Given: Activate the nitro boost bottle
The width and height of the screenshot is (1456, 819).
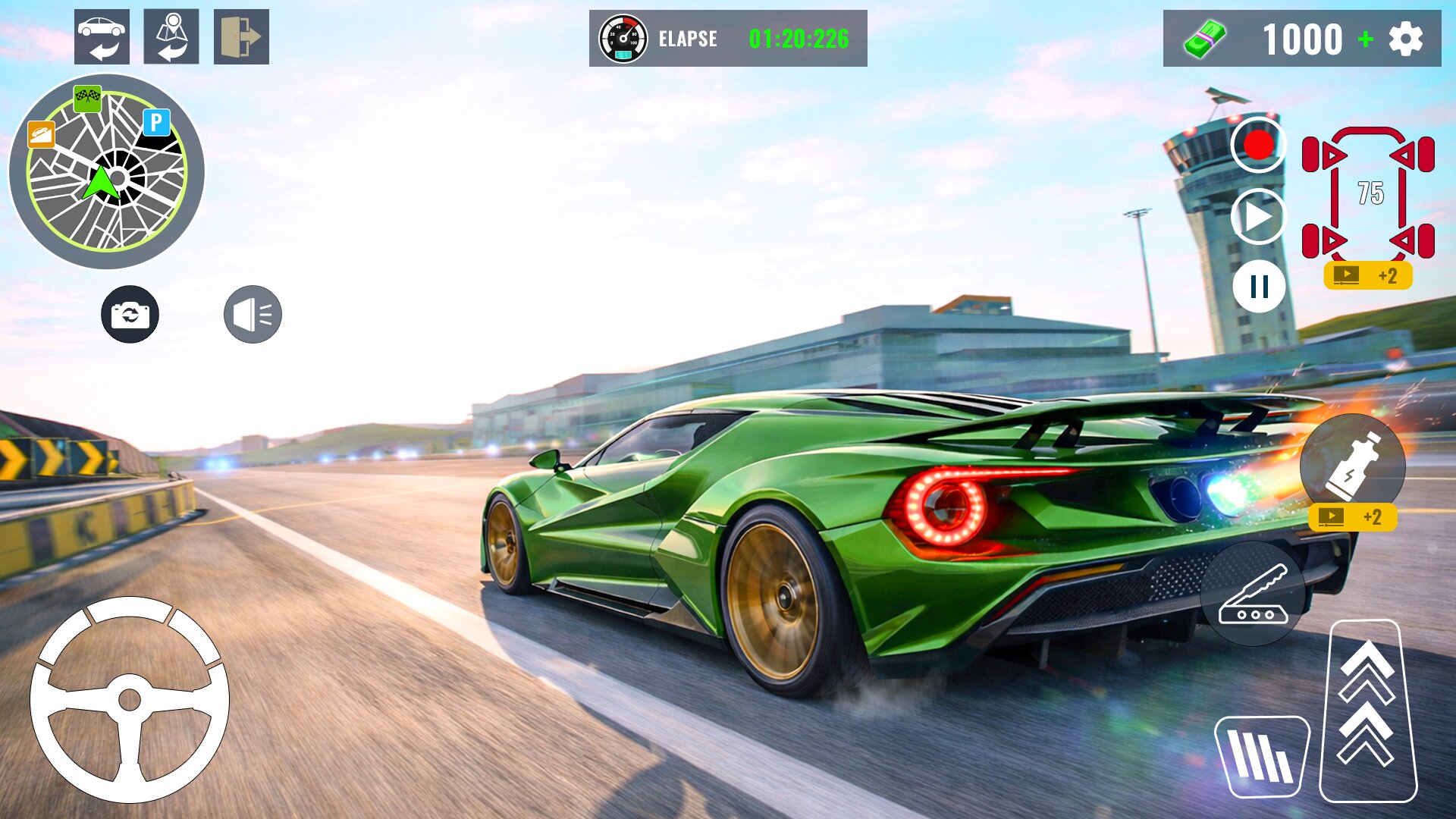Looking at the screenshot, I should click(x=1352, y=464).
